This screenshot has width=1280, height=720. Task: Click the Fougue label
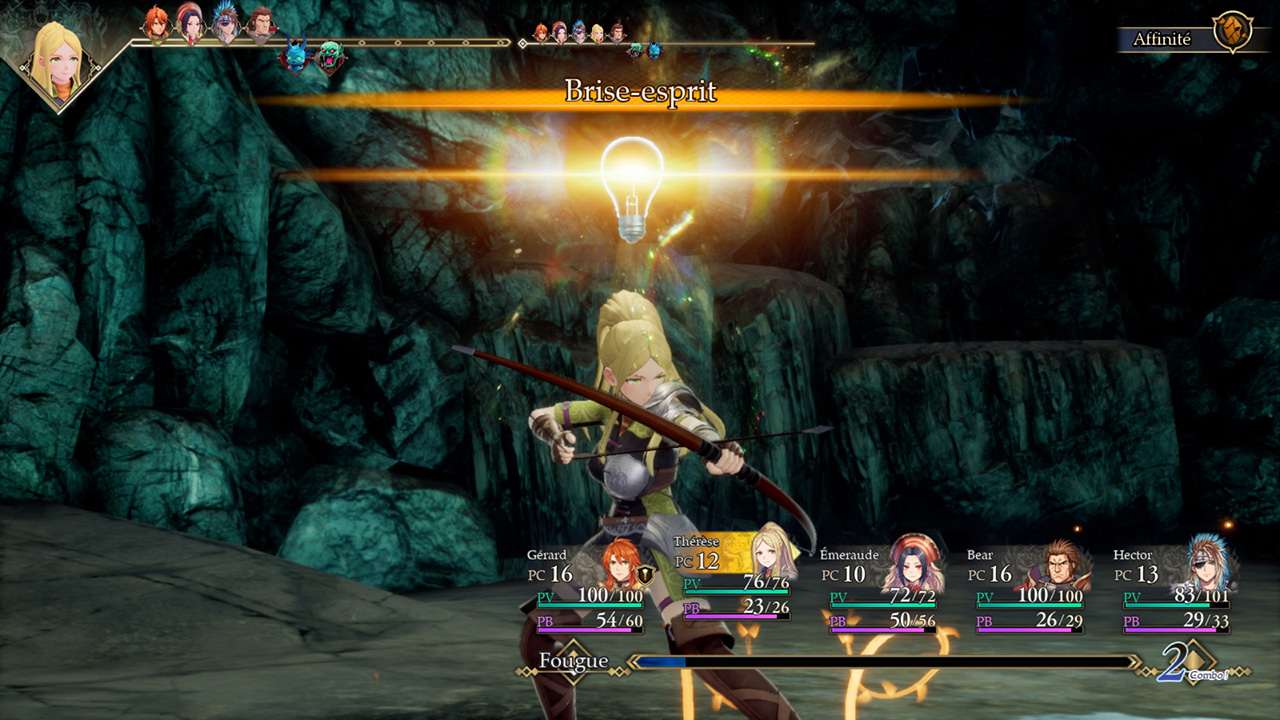(573, 661)
